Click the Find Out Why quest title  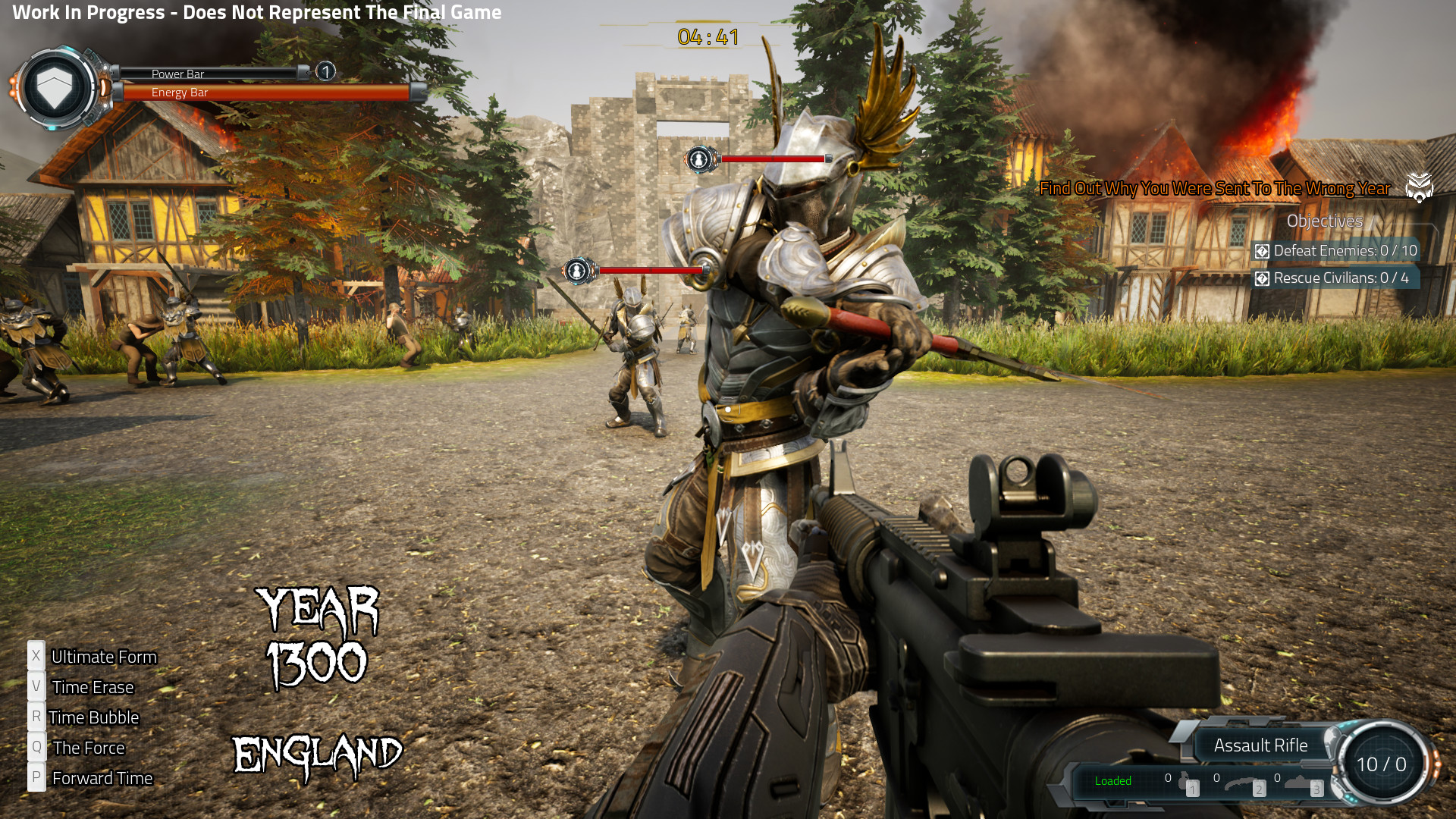1214,188
